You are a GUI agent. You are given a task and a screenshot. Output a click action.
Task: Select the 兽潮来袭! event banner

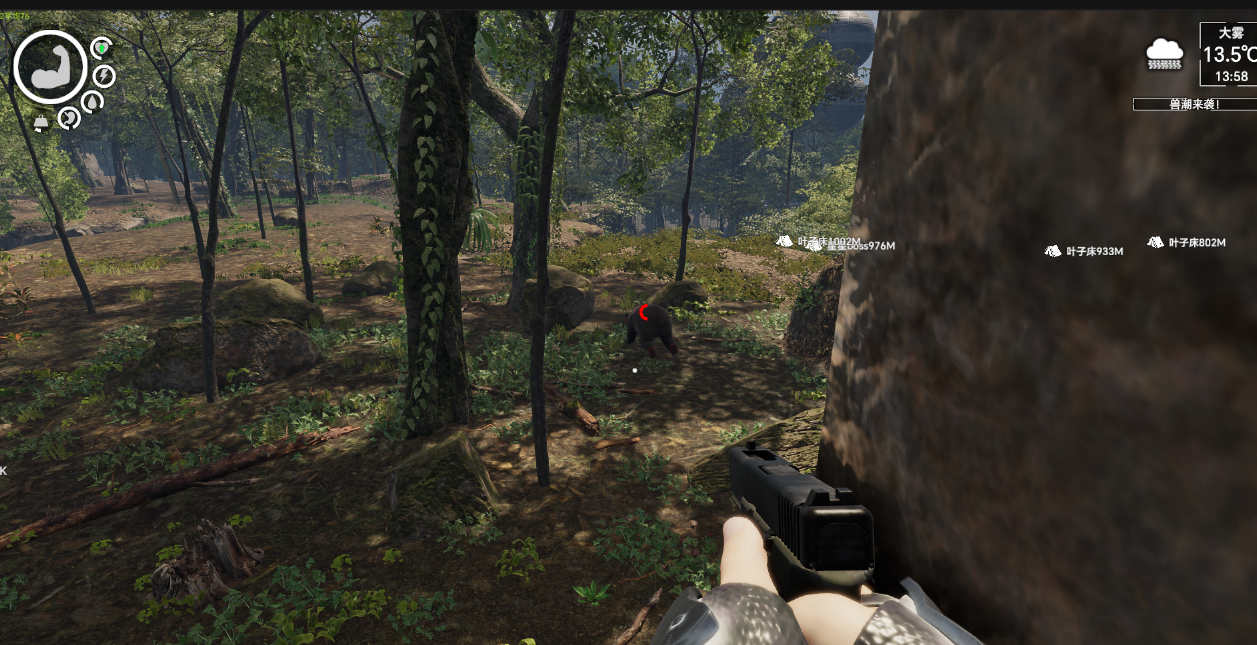[x=1193, y=104]
